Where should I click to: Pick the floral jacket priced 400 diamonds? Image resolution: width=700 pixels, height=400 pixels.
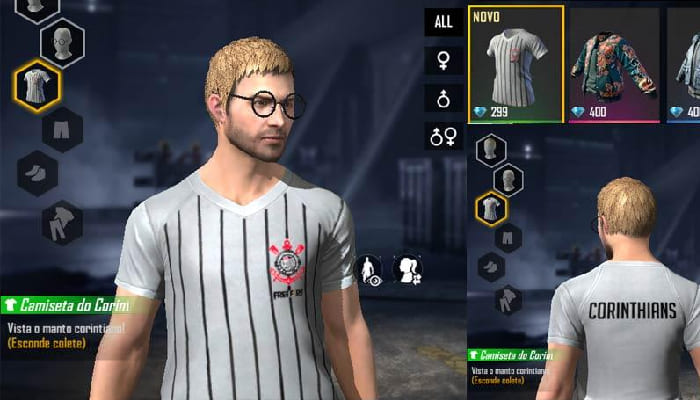click(613, 64)
